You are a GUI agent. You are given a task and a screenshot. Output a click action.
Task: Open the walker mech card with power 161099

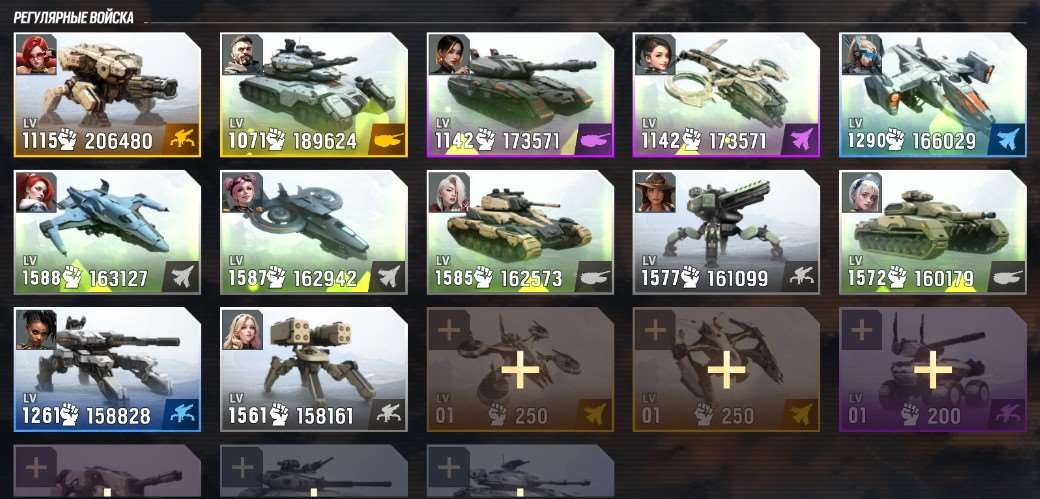pyautogui.click(x=725, y=232)
